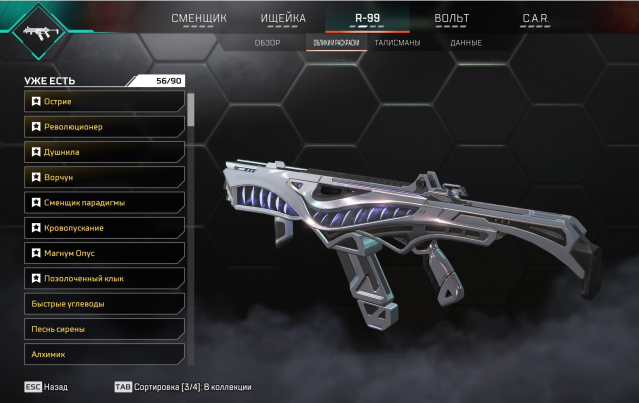Select the R-99 weapon tab
639x403 pixels.
(368, 19)
